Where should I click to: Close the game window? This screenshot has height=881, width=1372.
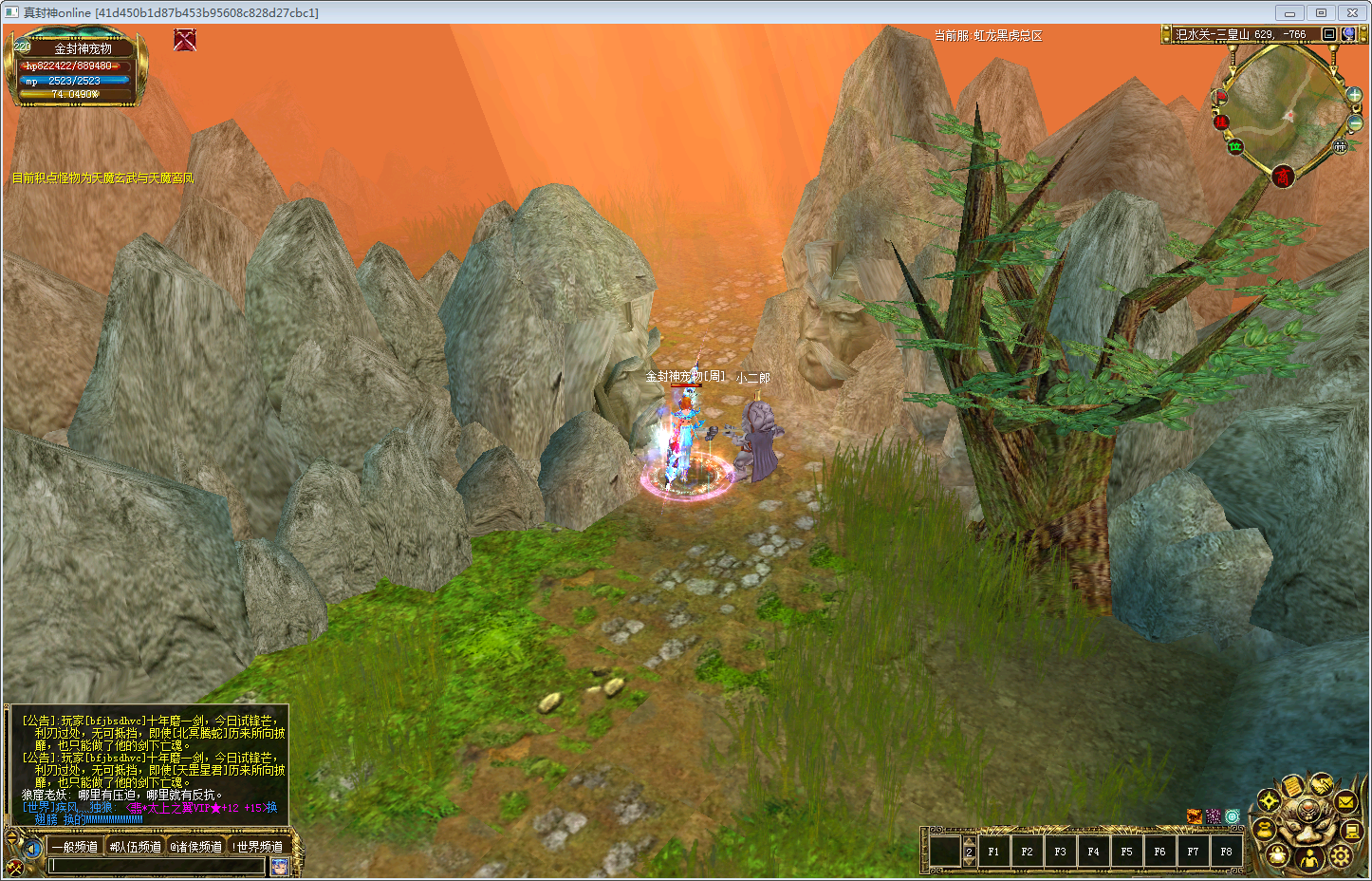[x=1351, y=12]
